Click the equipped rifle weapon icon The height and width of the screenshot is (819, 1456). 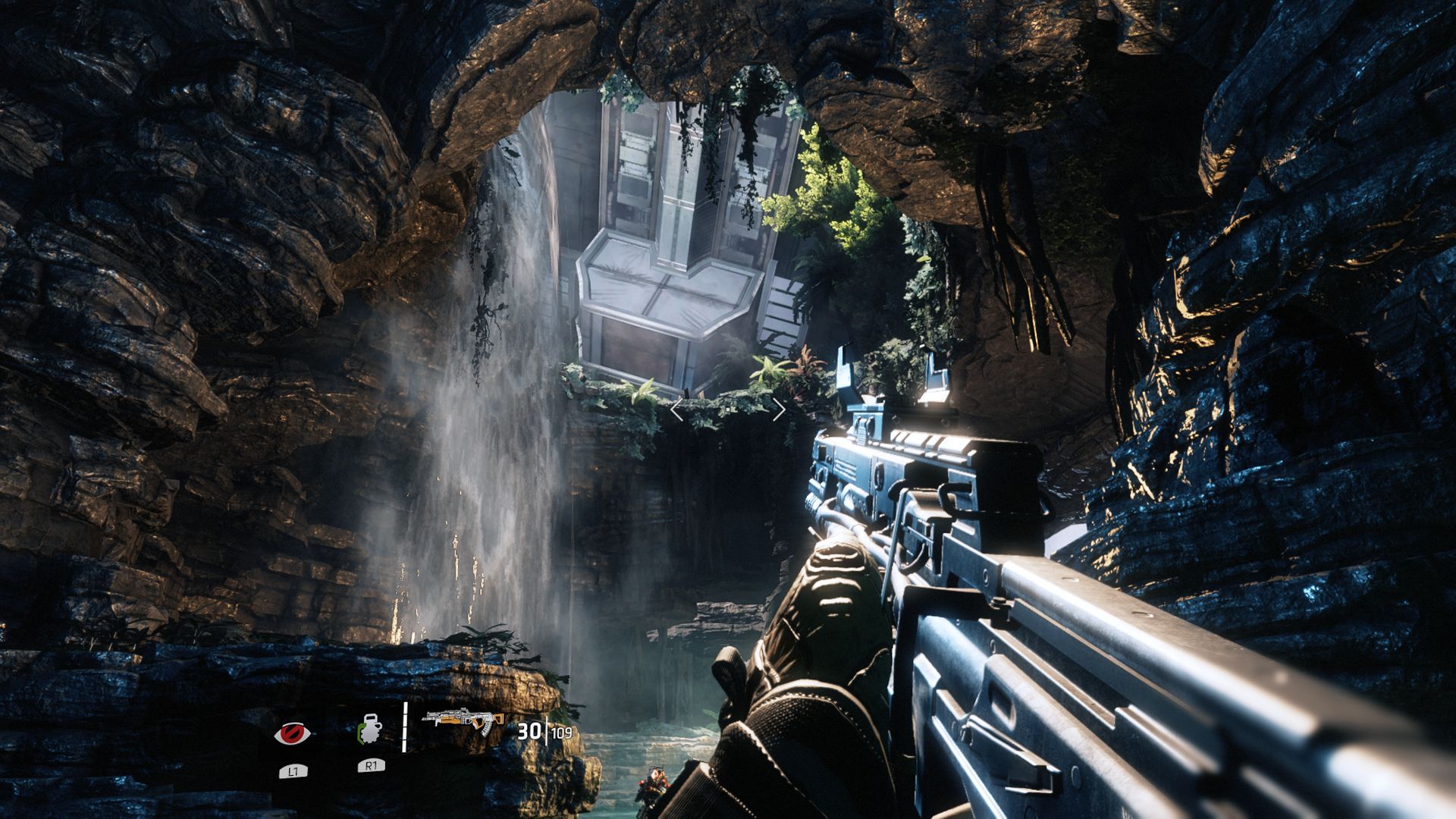(x=464, y=721)
